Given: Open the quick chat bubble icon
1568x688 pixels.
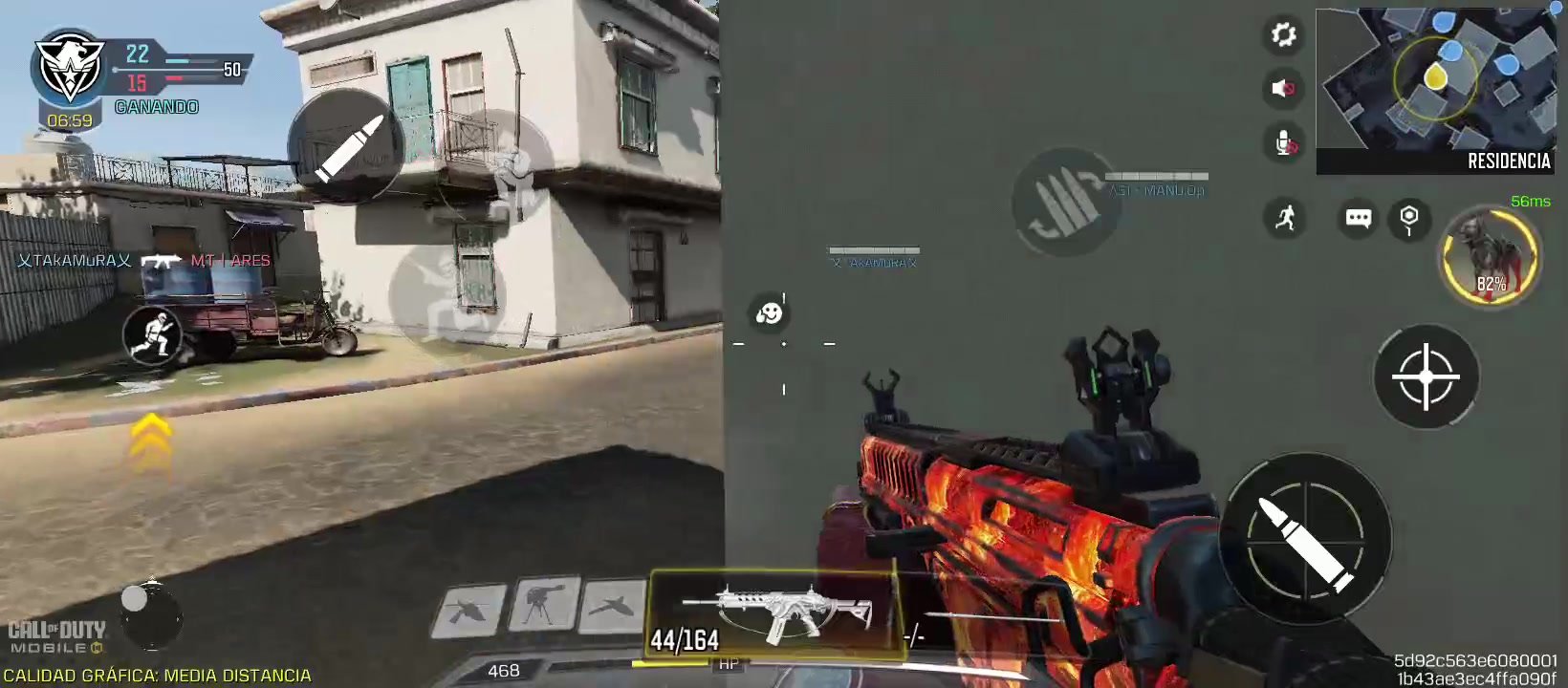Looking at the screenshot, I should [1357, 219].
